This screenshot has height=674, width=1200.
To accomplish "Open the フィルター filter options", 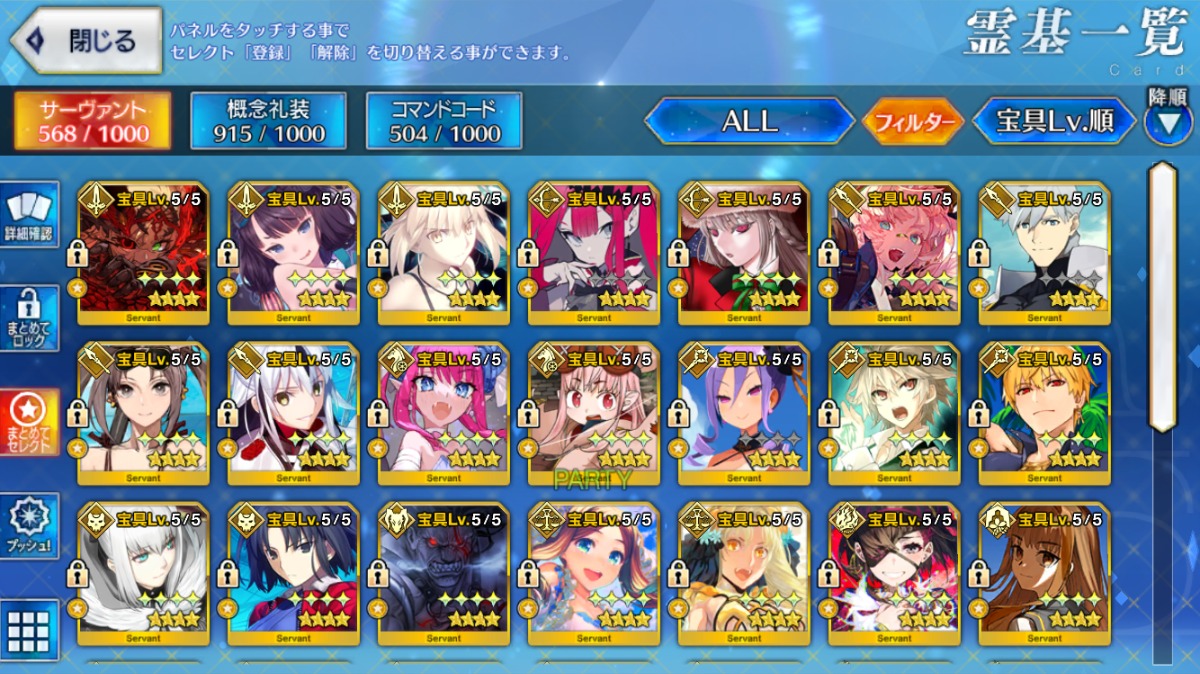I will click(x=913, y=123).
